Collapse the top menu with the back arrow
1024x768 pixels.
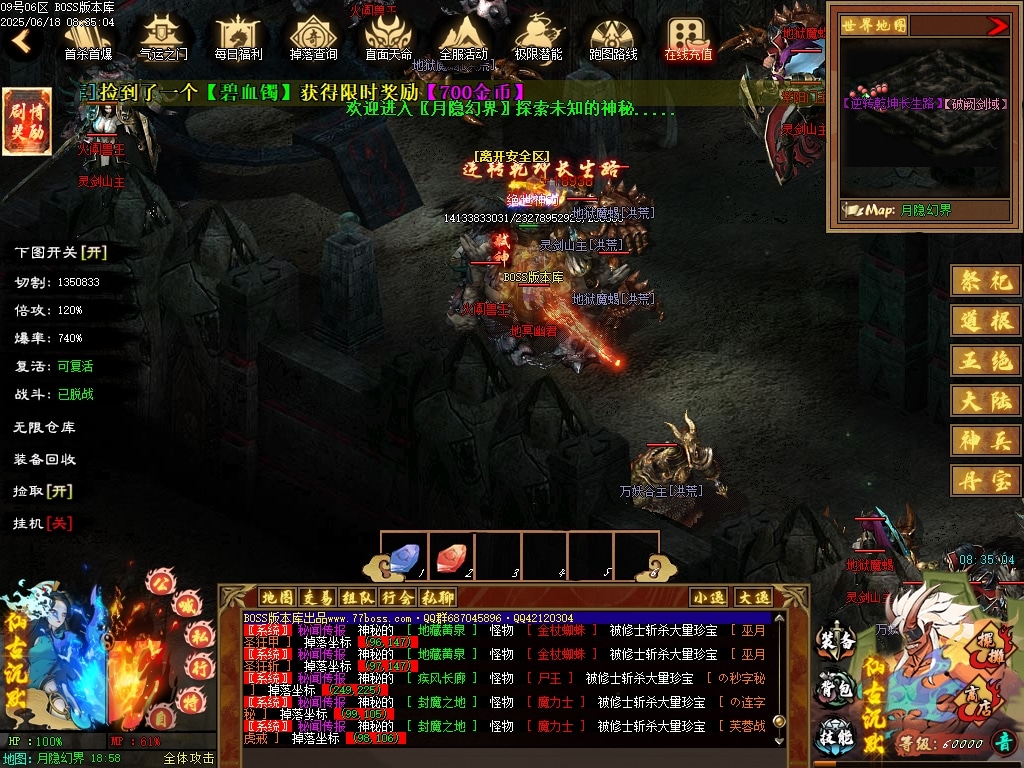pos(21,42)
